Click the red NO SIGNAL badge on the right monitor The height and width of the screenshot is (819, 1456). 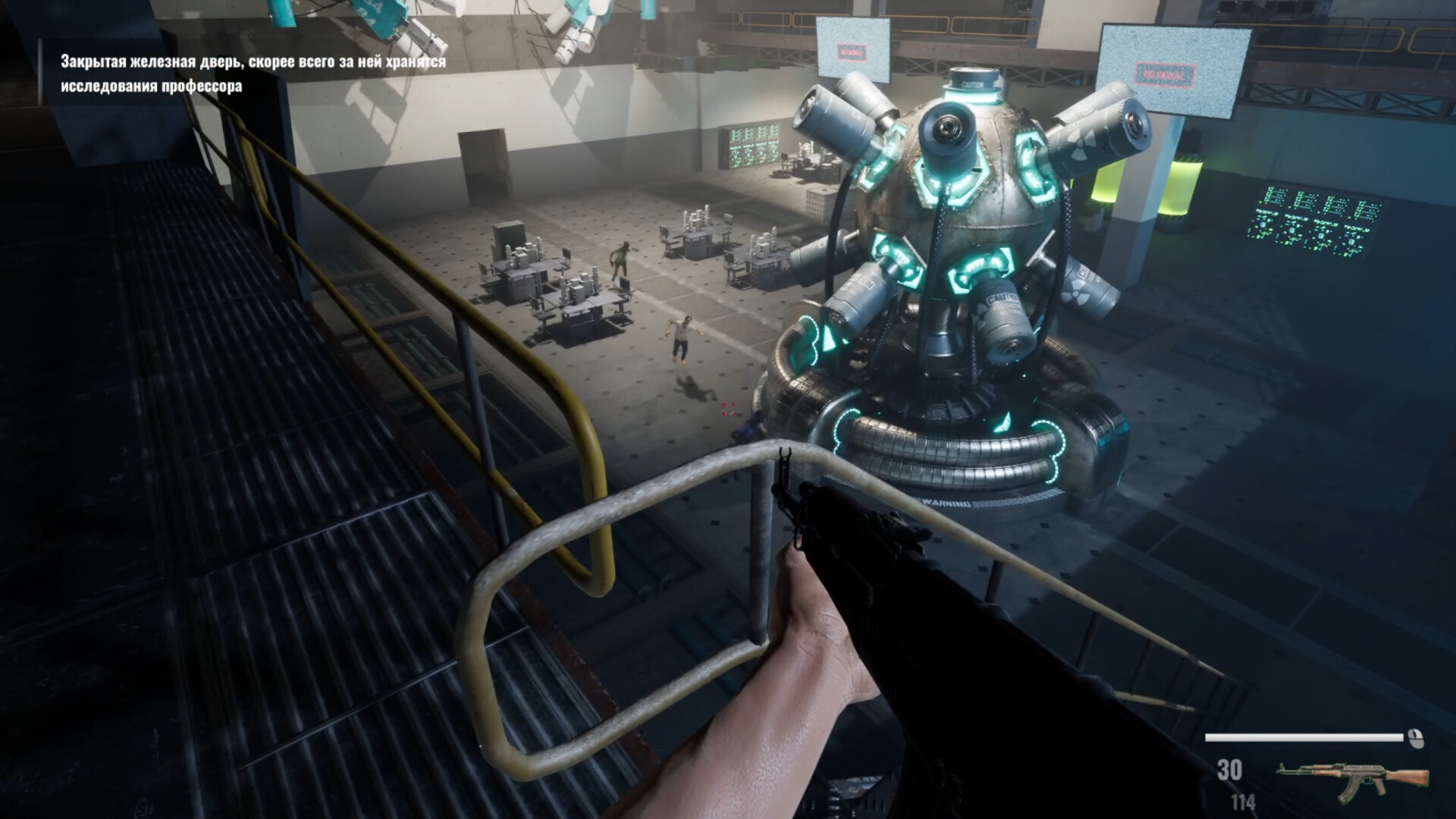(x=1164, y=74)
